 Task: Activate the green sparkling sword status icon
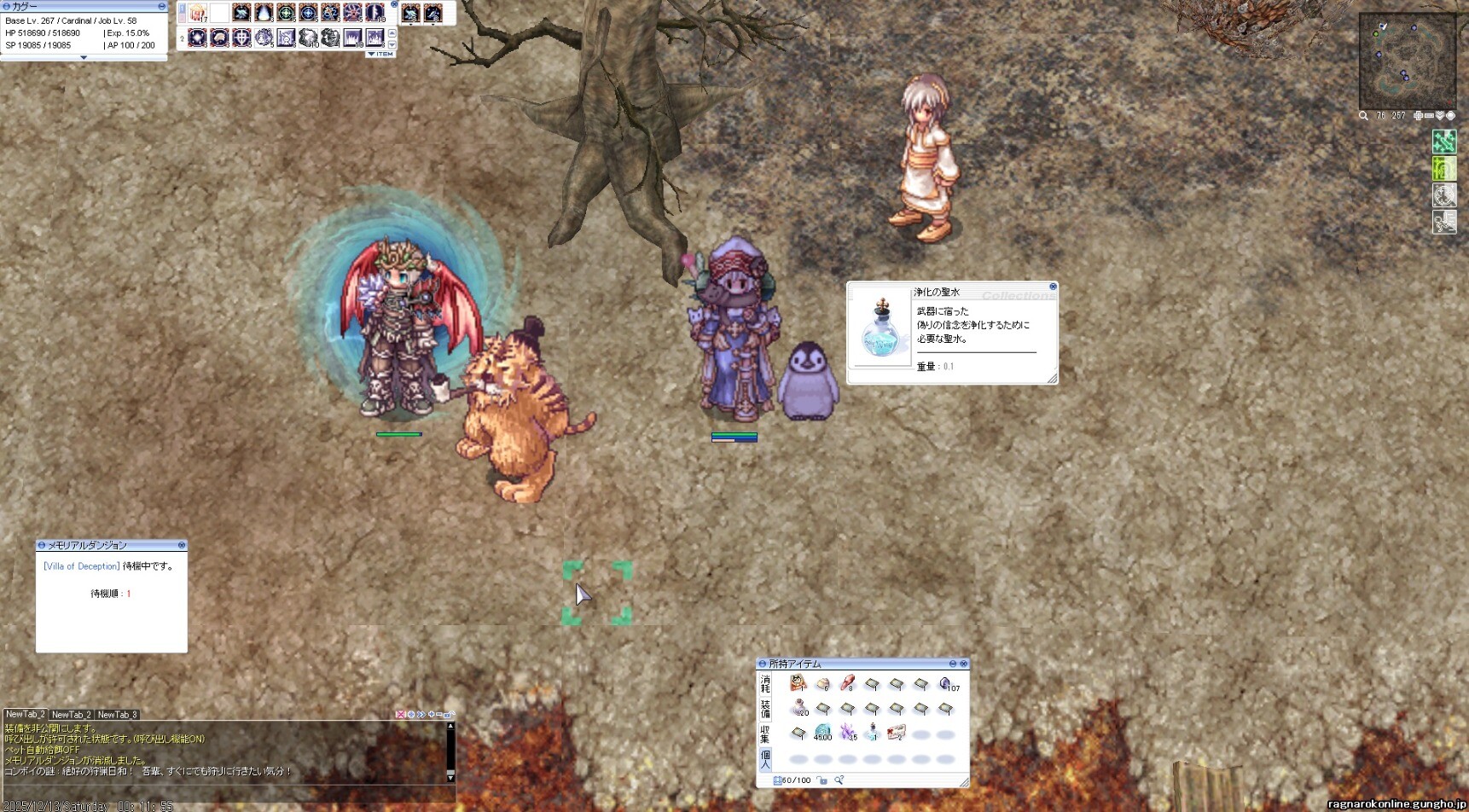click(1443, 141)
